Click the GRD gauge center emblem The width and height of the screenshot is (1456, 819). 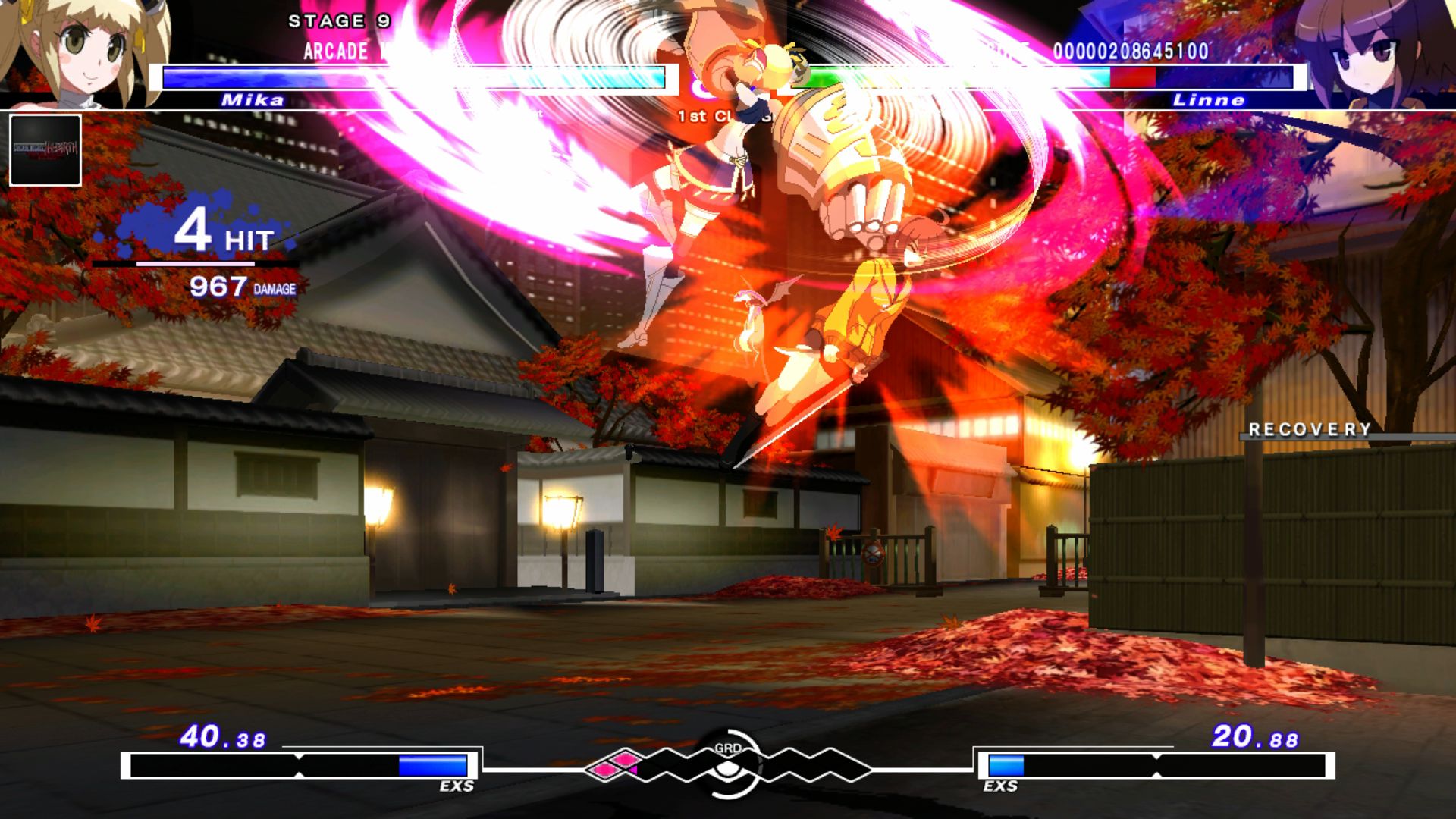tap(726, 767)
